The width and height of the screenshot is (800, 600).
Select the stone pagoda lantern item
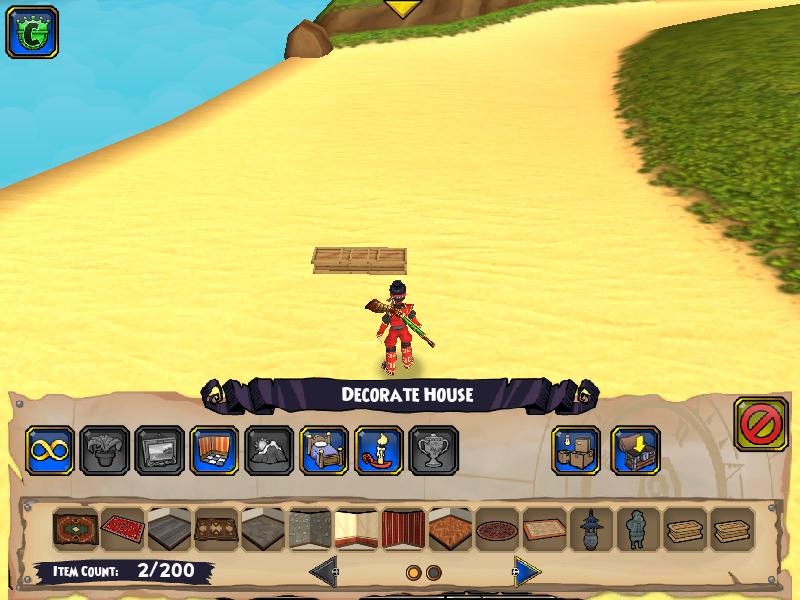(x=591, y=529)
